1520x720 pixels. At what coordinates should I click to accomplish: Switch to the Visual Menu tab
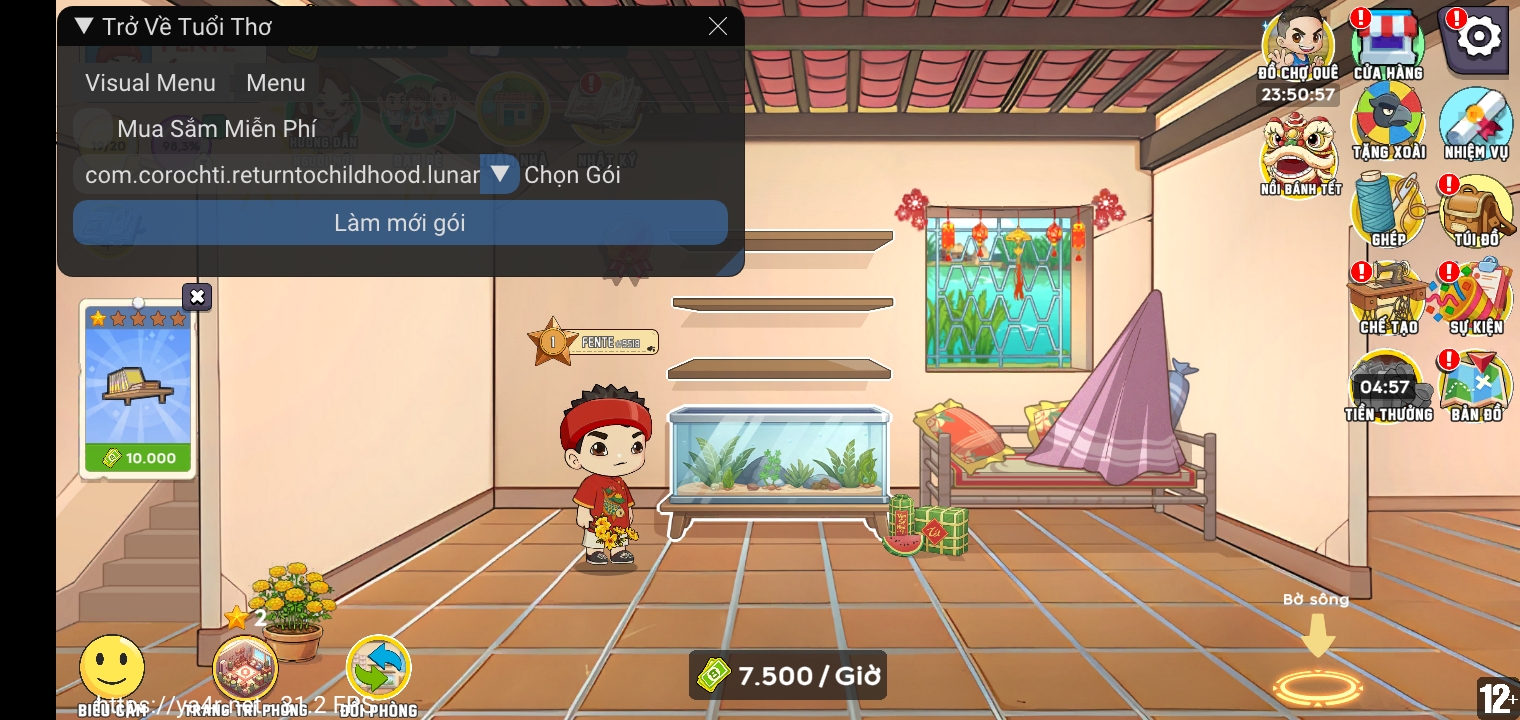pyautogui.click(x=150, y=83)
